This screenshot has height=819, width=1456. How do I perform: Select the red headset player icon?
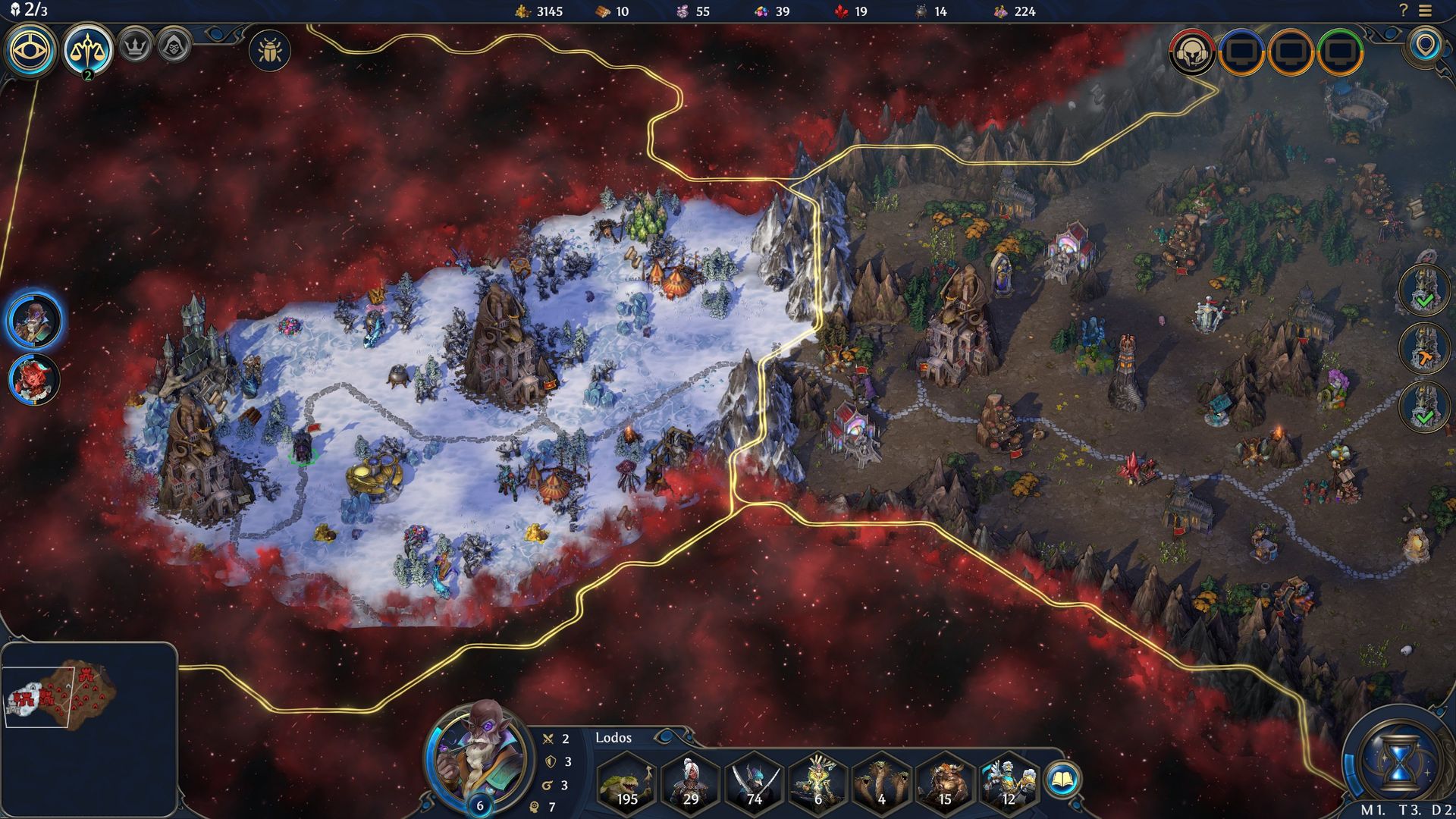(1192, 52)
